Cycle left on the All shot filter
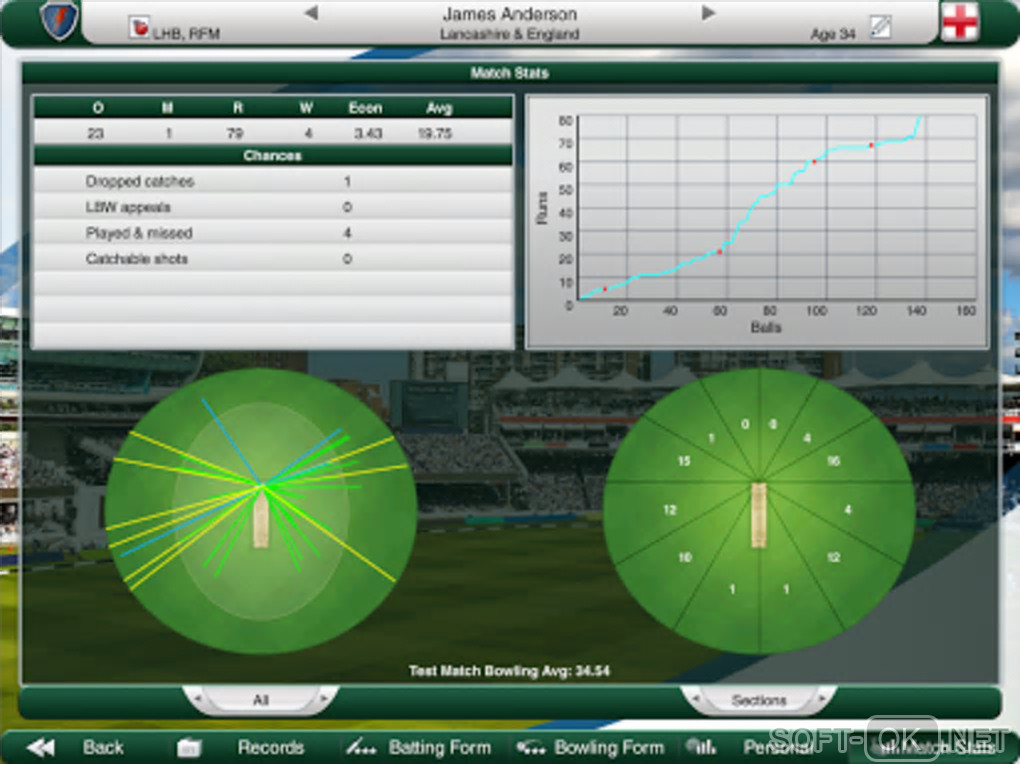This screenshot has height=764, width=1020. 196,697
